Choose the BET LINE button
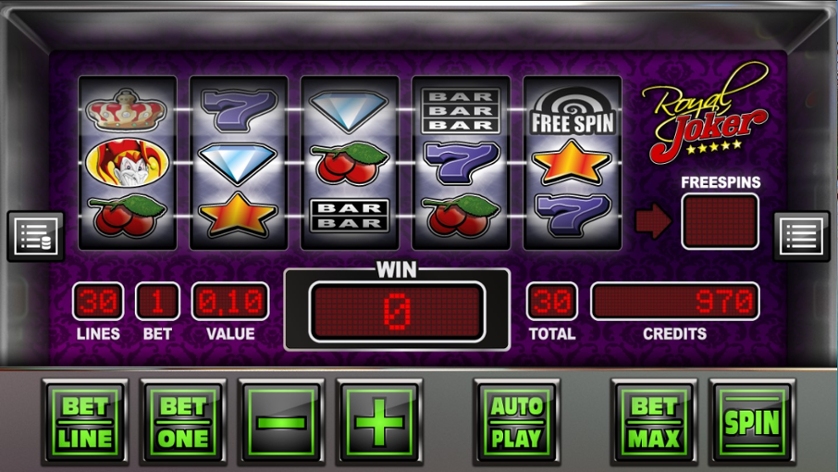 [86, 422]
